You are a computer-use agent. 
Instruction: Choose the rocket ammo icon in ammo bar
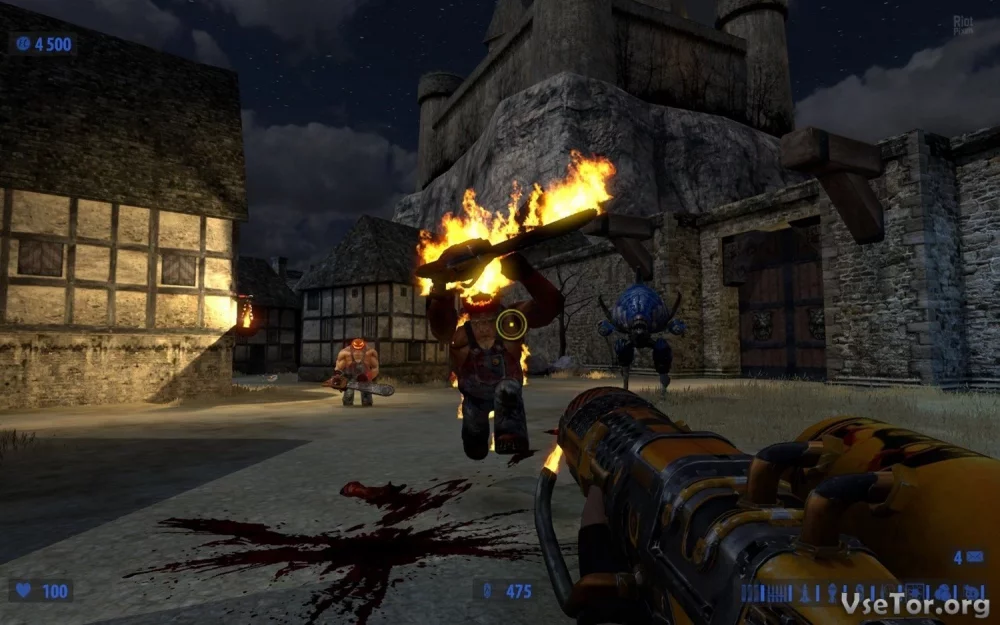pos(804,593)
